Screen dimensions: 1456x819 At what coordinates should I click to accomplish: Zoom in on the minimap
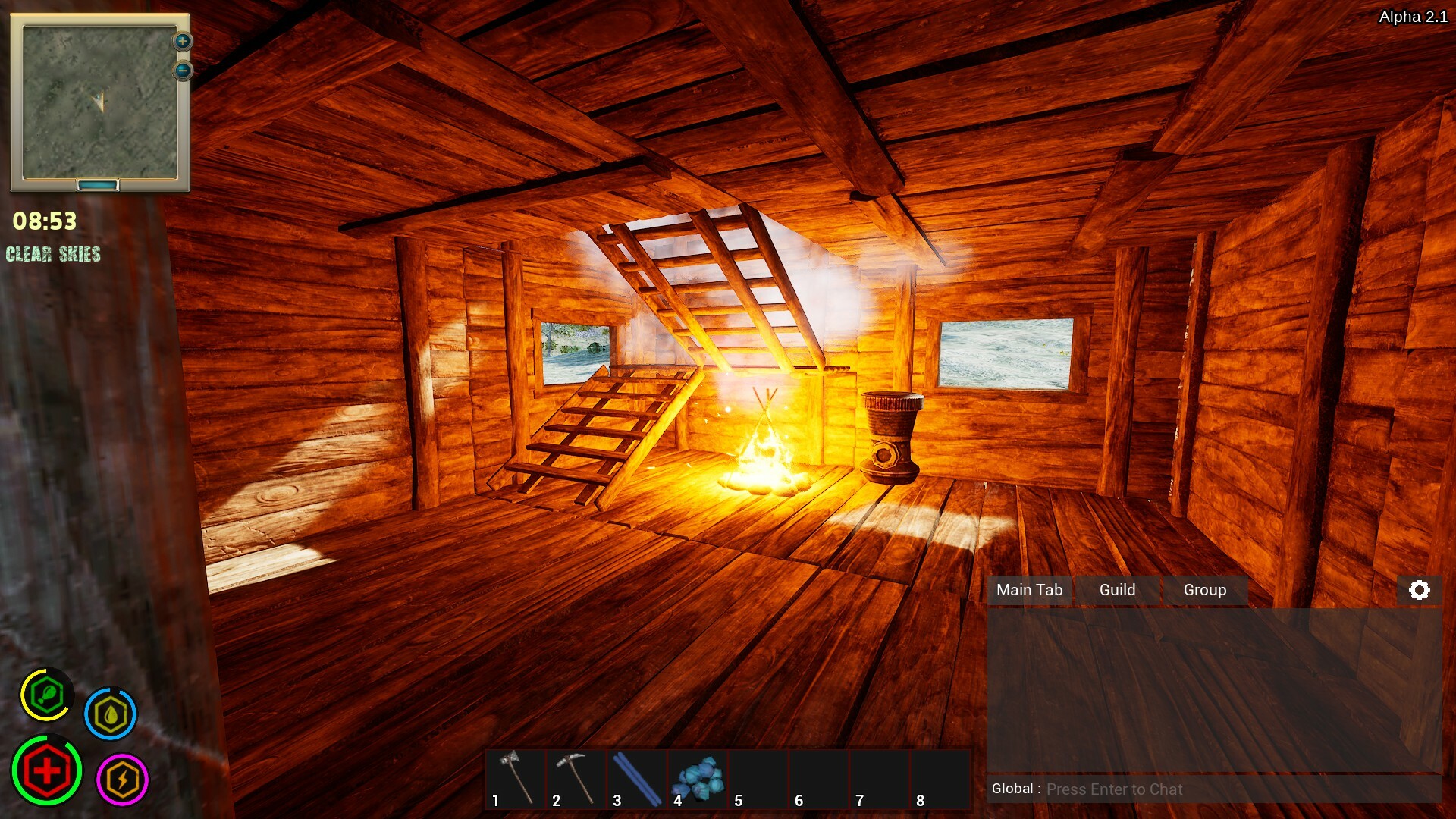coord(182,40)
